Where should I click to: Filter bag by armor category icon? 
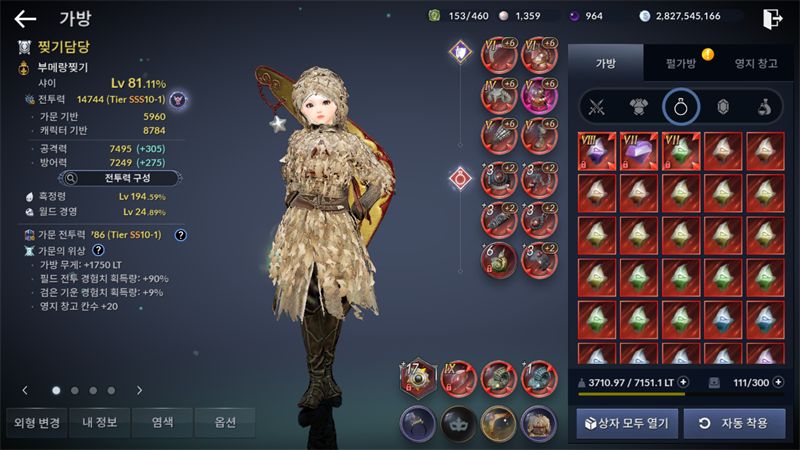pos(638,106)
